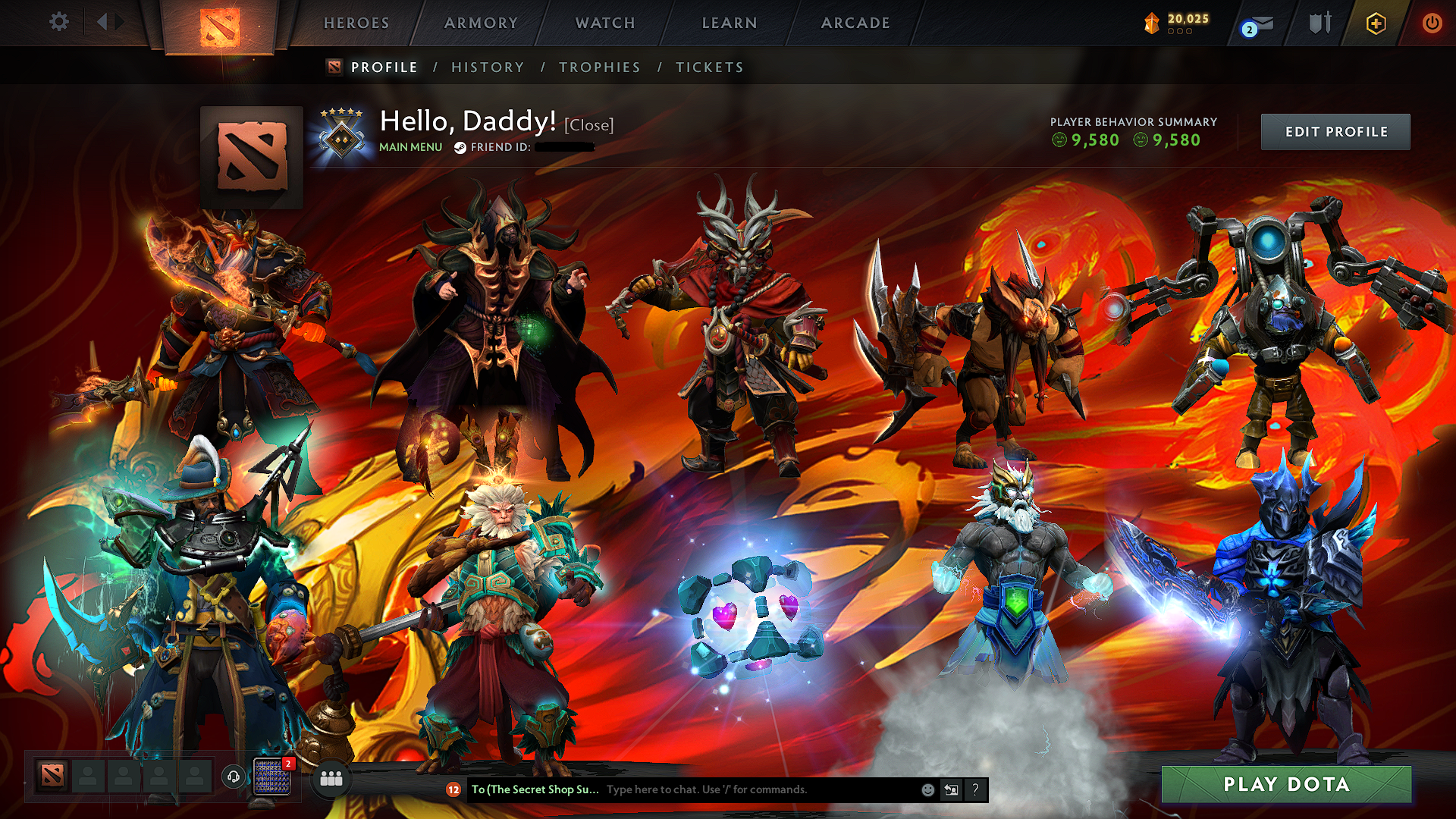Go to the Watch section
1456x819 pixels.
click(605, 24)
